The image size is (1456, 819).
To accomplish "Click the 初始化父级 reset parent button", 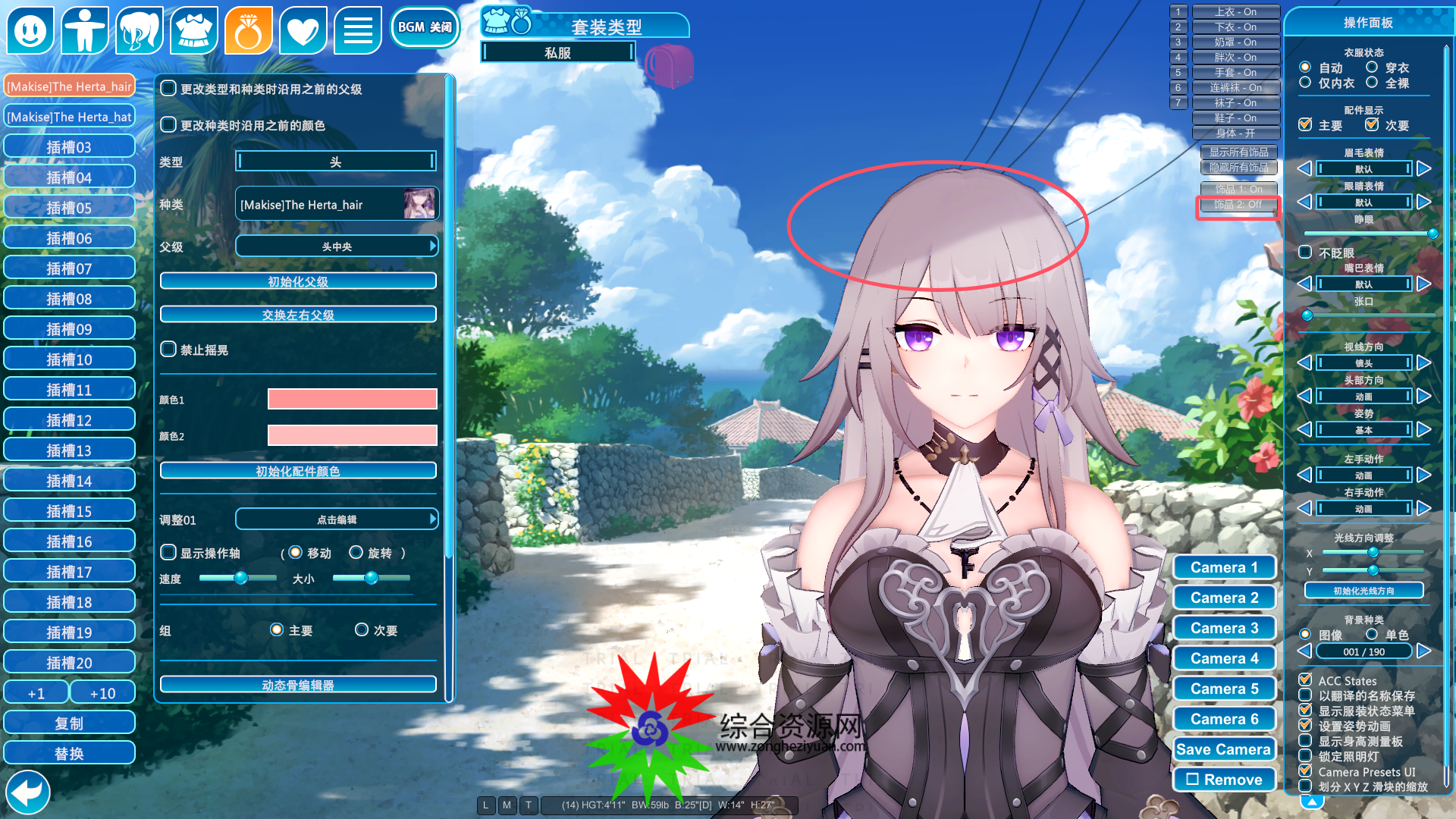I will coord(298,281).
